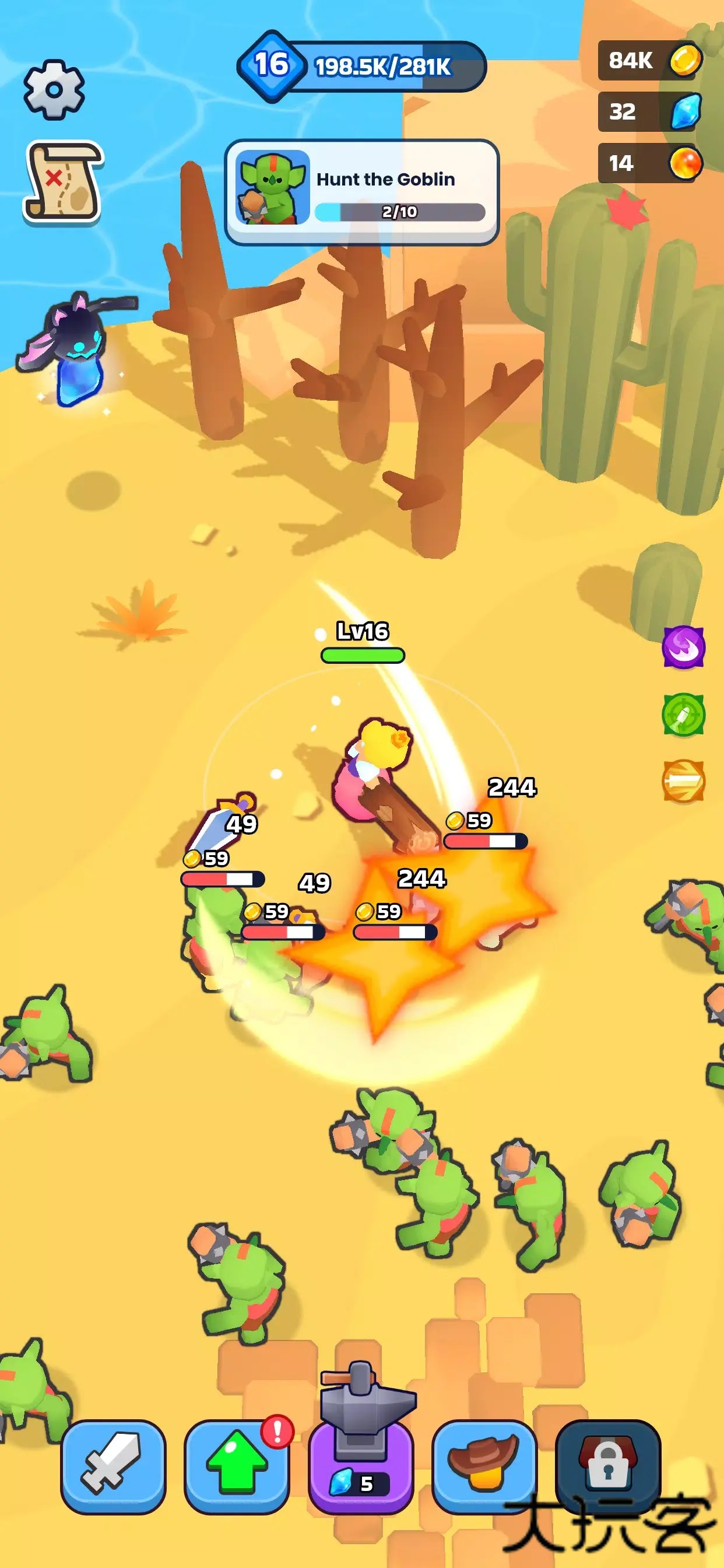Select the Hunt the Goblin quest tracker
The width and height of the screenshot is (724, 1568).
(361, 192)
